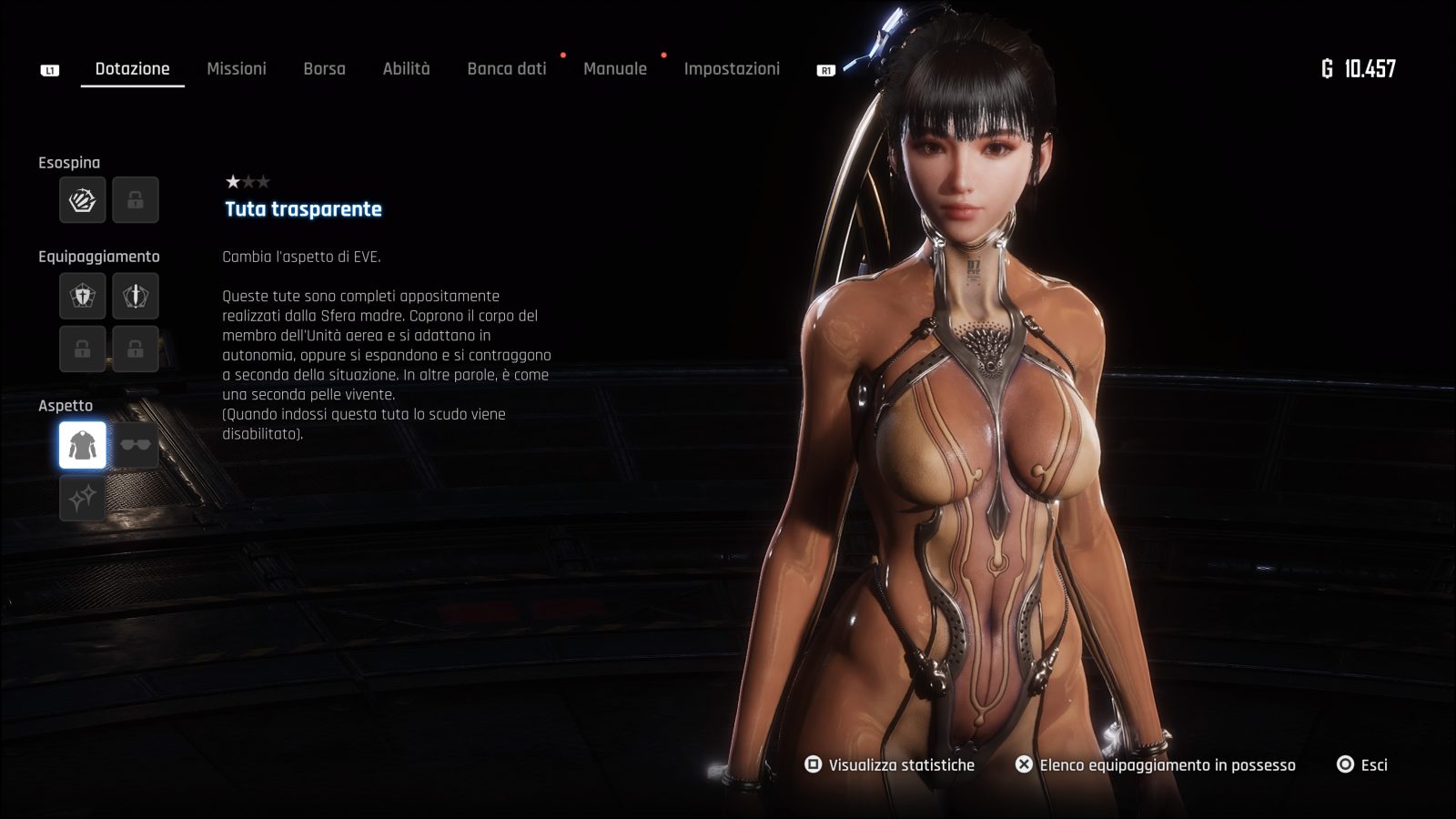Image resolution: width=1456 pixels, height=819 pixels.
Task: Open the Borsa tab
Action: coord(324,69)
